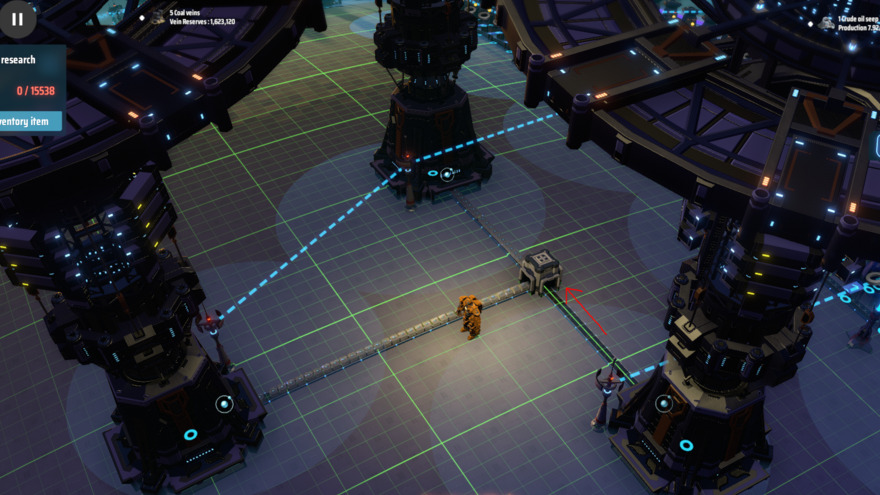This screenshot has height=495, width=880.
Task: Select the coal veins resource marker
Action: click(157, 17)
